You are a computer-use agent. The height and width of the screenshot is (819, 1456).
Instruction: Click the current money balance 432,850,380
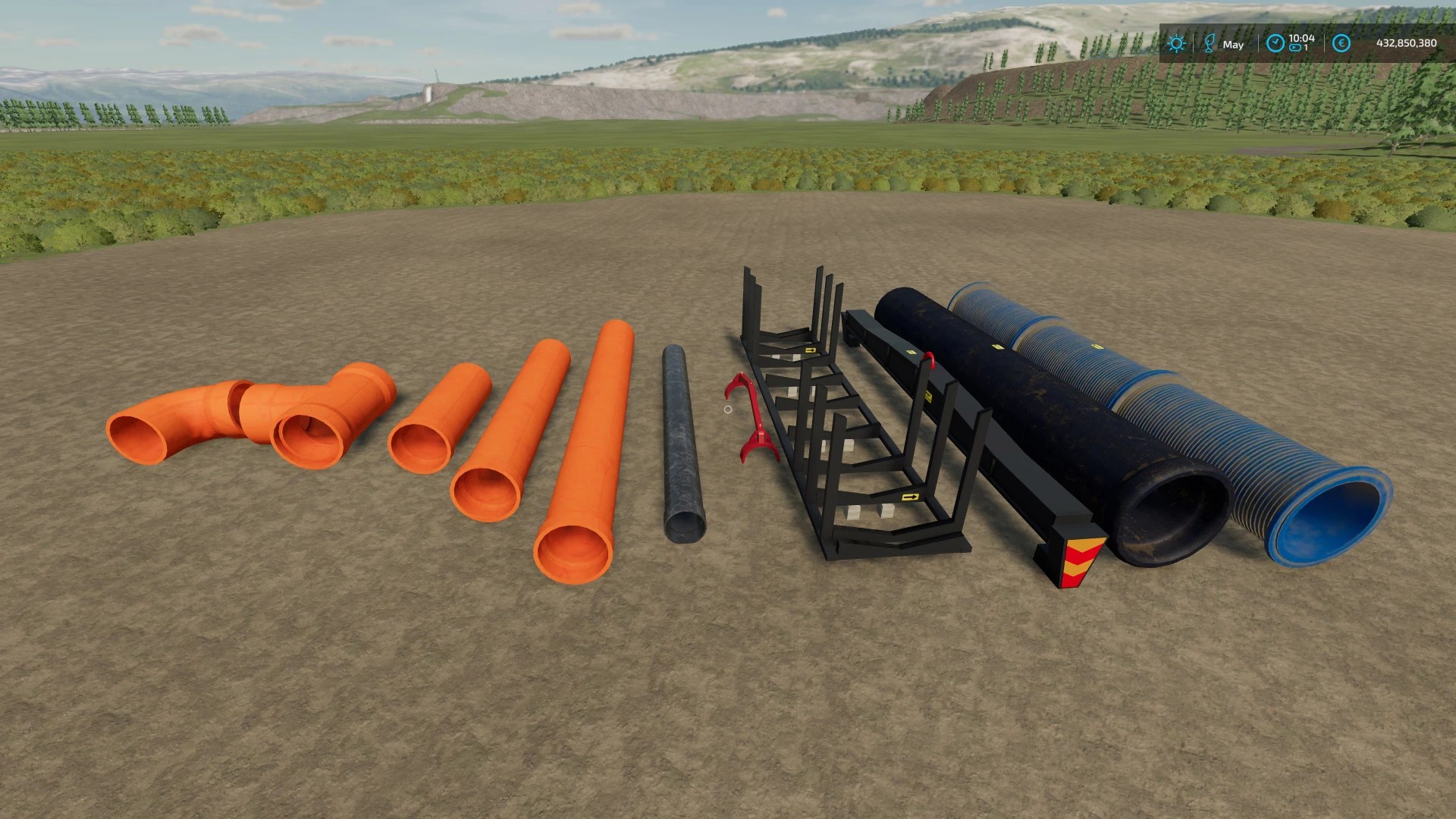point(1407,43)
